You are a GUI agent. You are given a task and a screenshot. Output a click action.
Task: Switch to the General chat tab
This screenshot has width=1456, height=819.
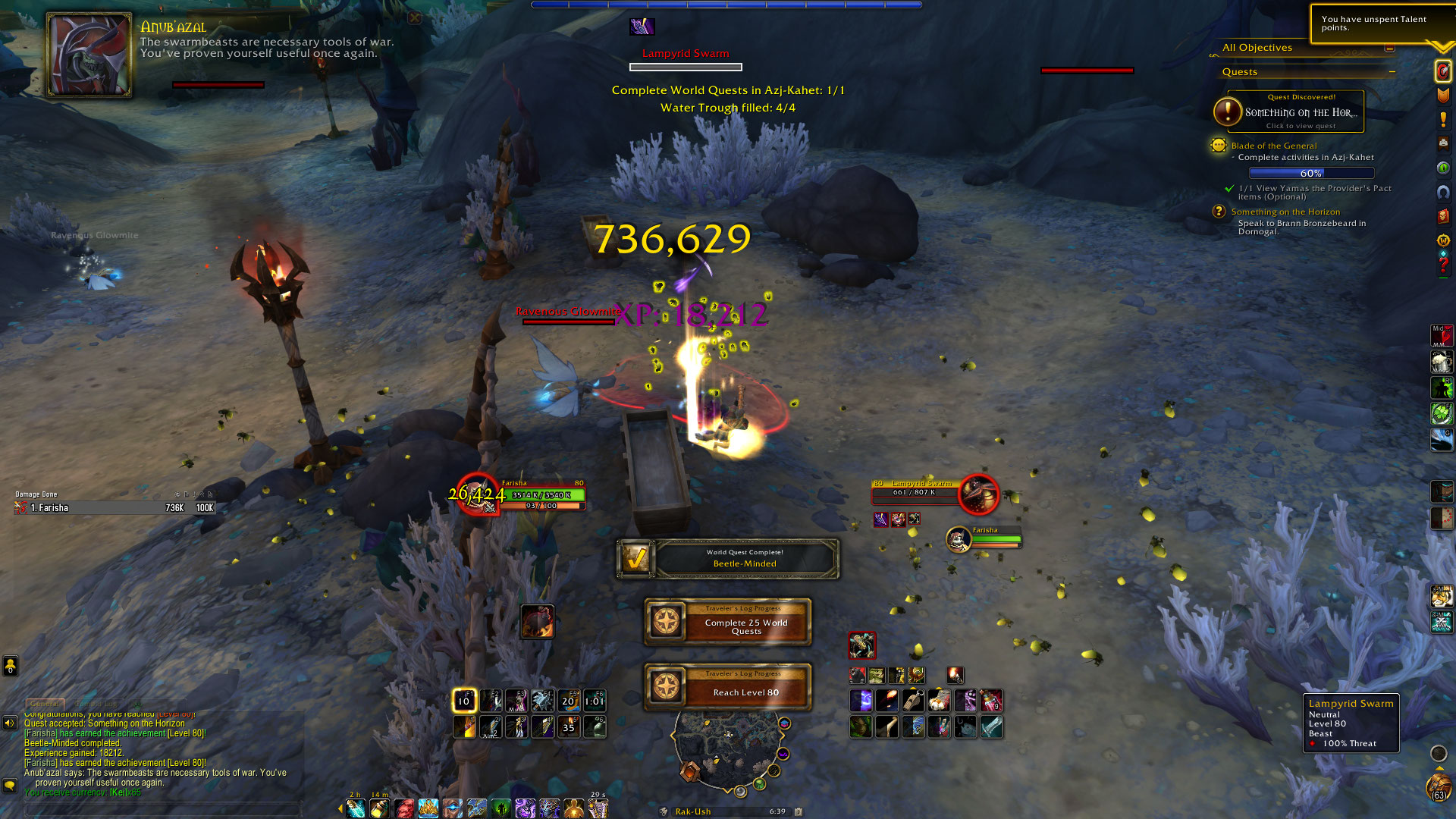coord(45,704)
